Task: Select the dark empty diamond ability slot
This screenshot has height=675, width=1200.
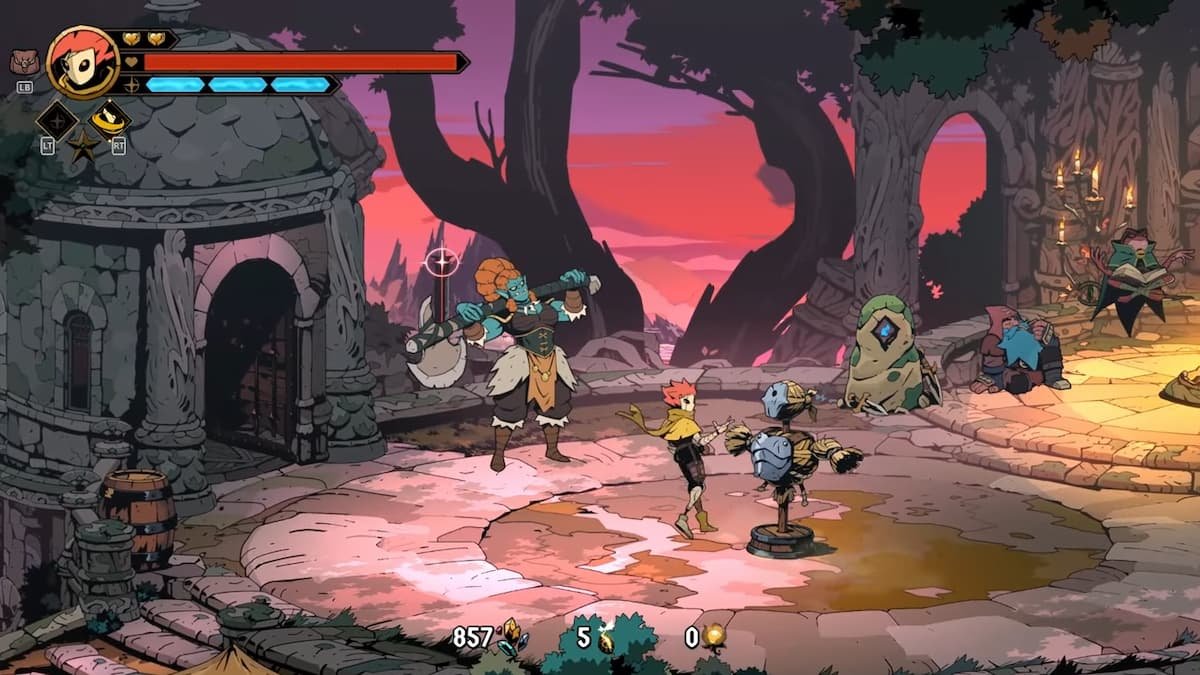Action: coord(56,121)
